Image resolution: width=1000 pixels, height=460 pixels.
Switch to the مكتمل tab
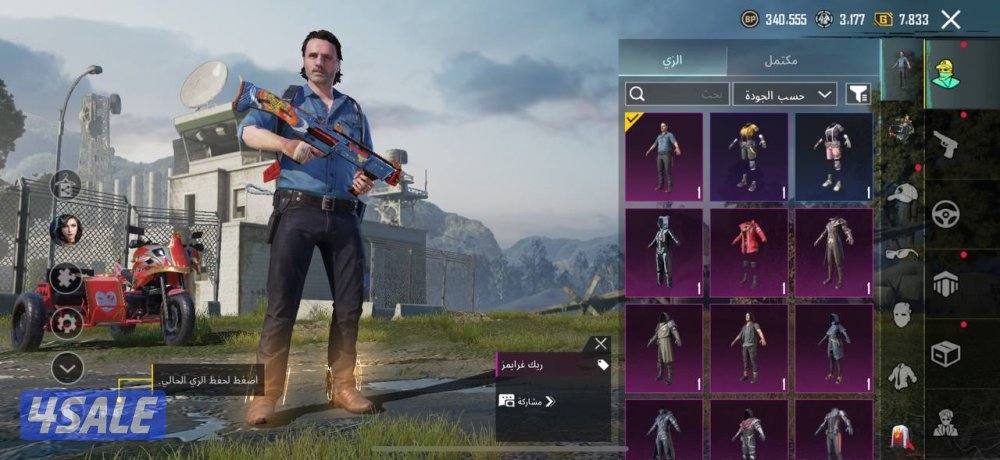[780, 60]
